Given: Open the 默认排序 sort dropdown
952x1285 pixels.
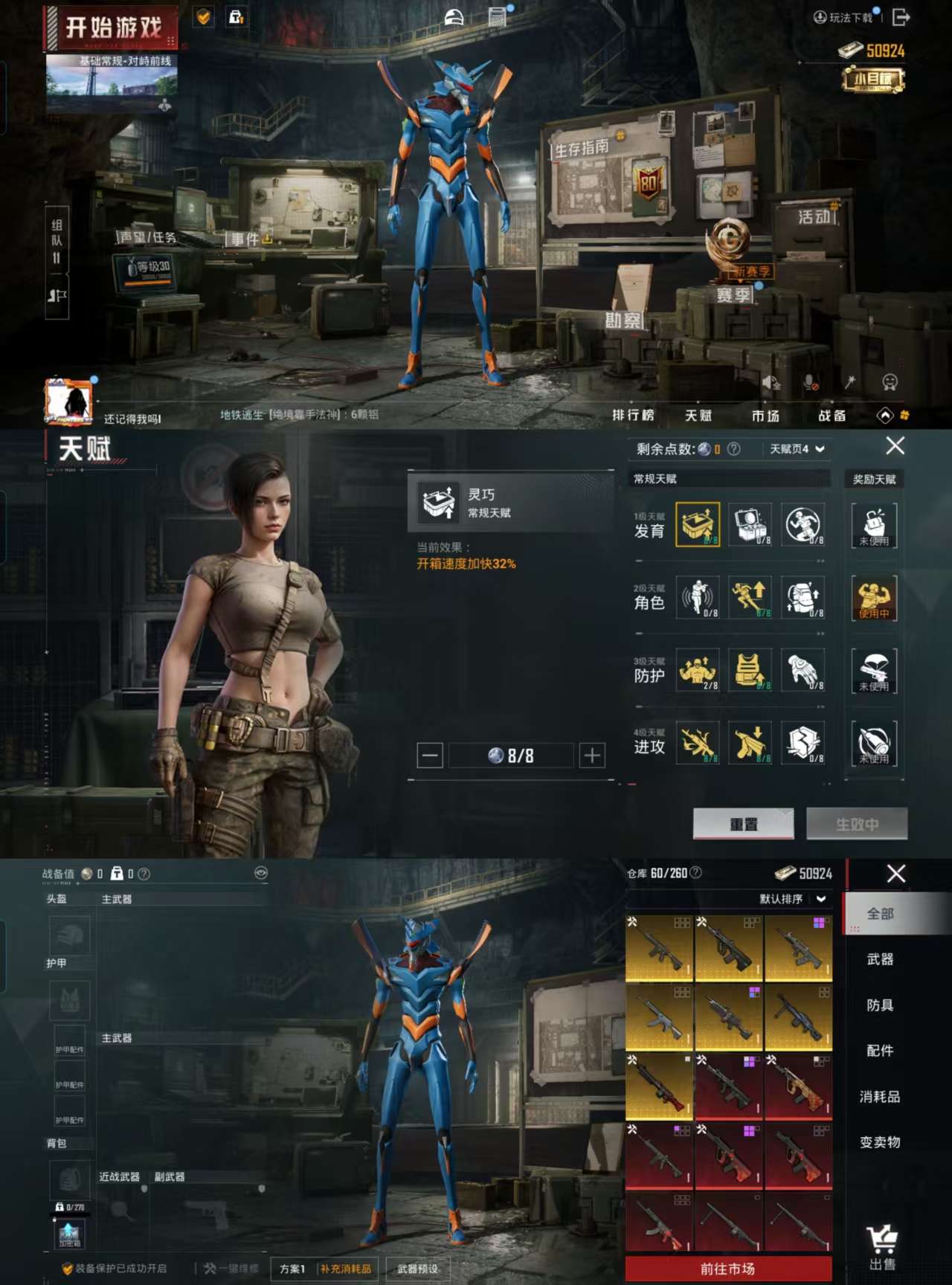Looking at the screenshot, I should (x=792, y=899).
